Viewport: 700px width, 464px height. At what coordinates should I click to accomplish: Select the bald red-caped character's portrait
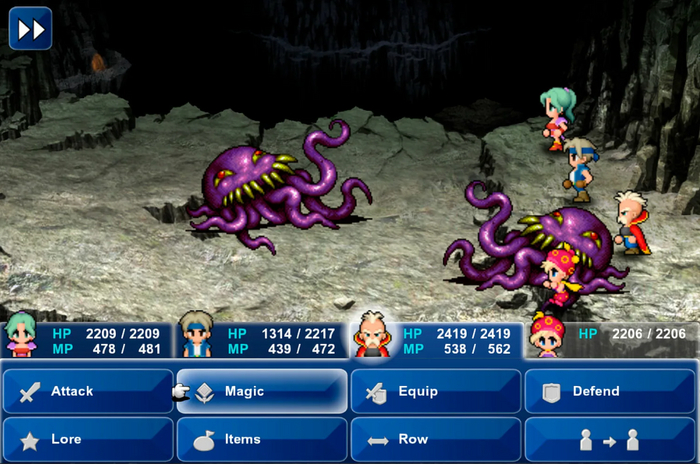coord(372,335)
